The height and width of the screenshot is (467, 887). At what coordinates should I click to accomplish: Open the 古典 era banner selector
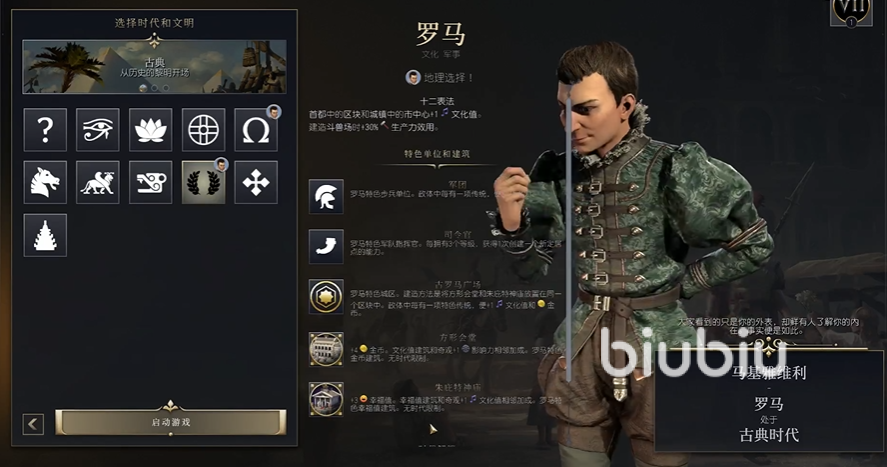154,66
